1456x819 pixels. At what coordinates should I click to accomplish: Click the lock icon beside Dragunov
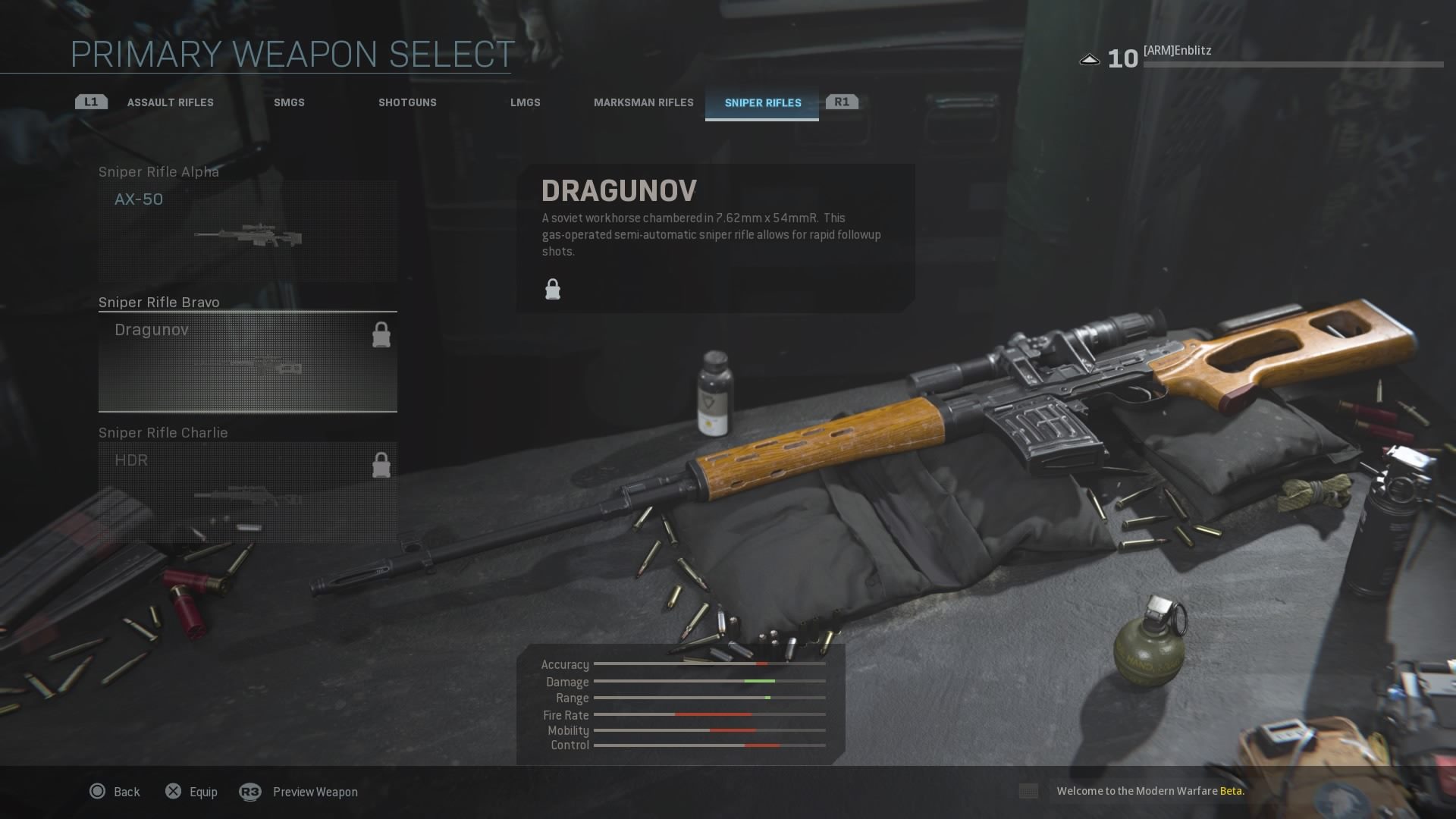click(x=381, y=335)
